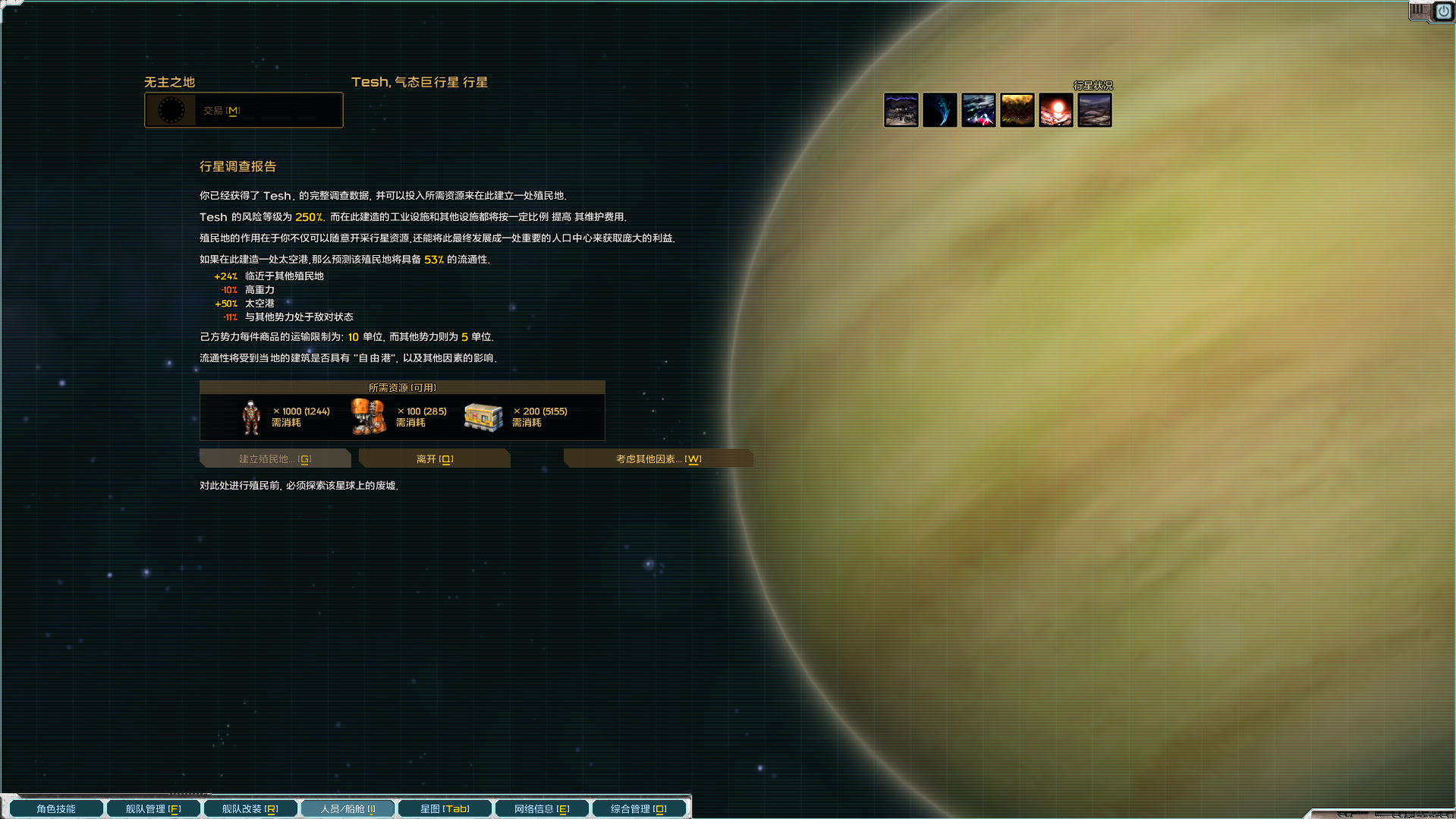Open 网络信息 from the bottom bar
The width and height of the screenshot is (1456, 819).
click(x=542, y=808)
